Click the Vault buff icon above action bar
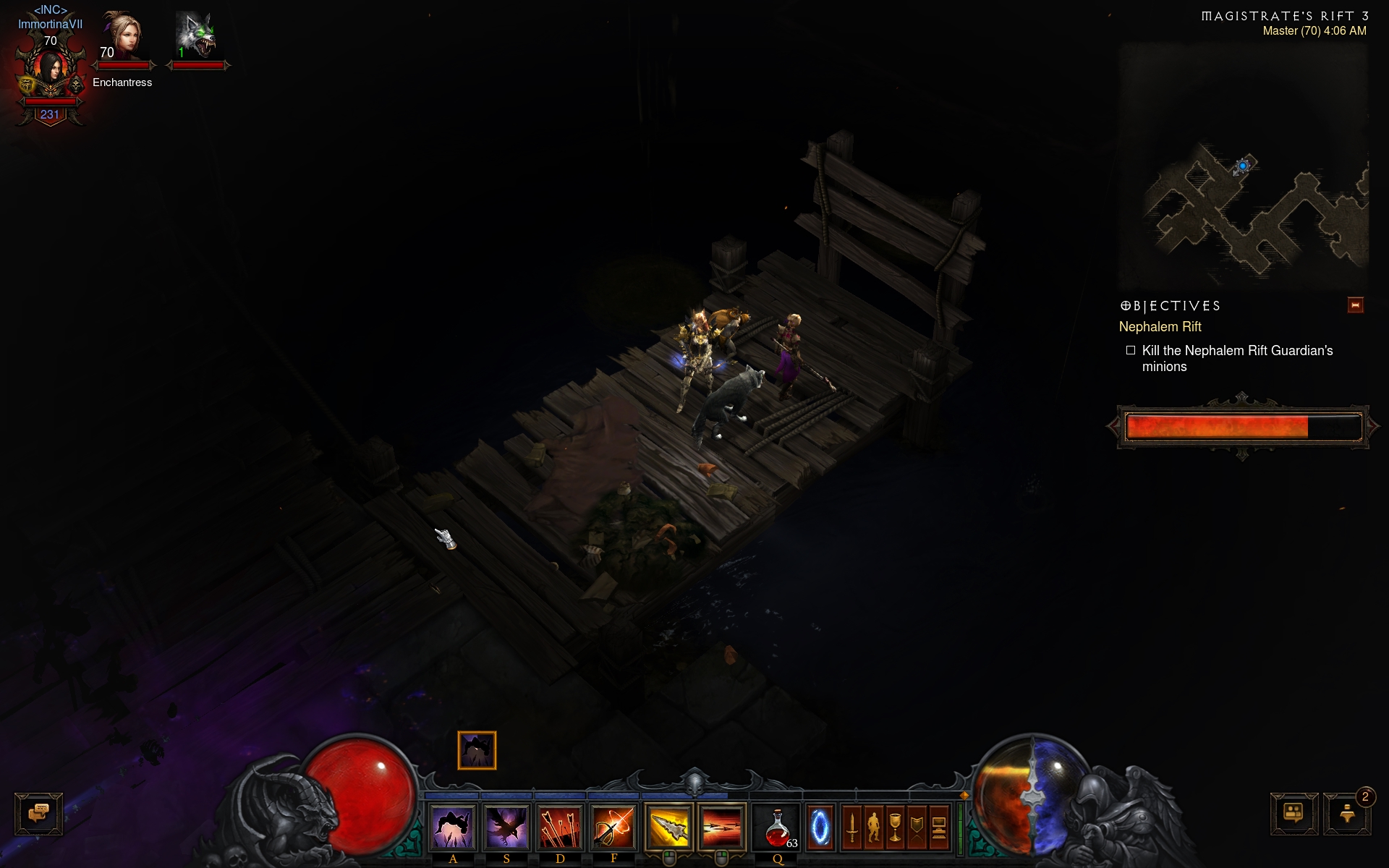This screenshot has height=868, width=1389. 477,750
